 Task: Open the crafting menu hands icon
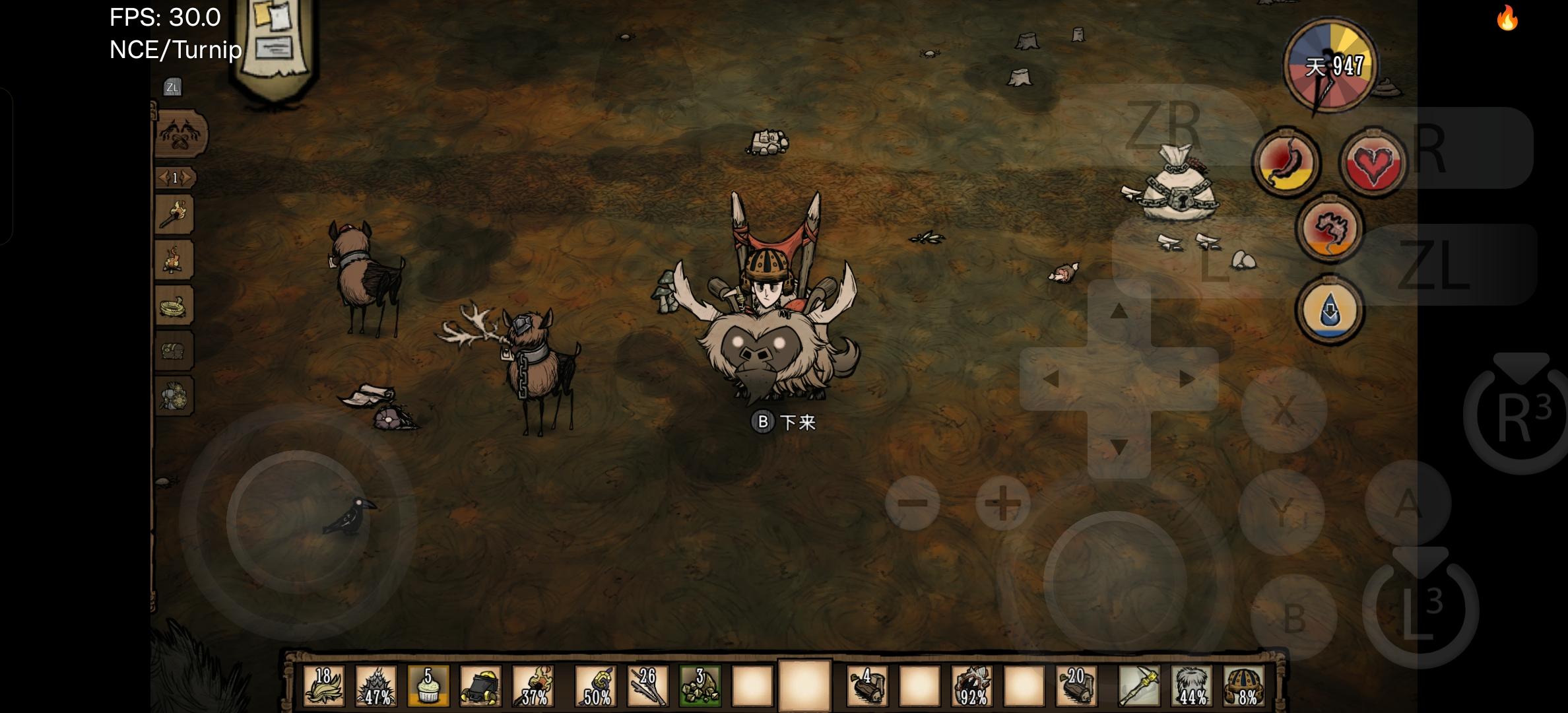181,133
